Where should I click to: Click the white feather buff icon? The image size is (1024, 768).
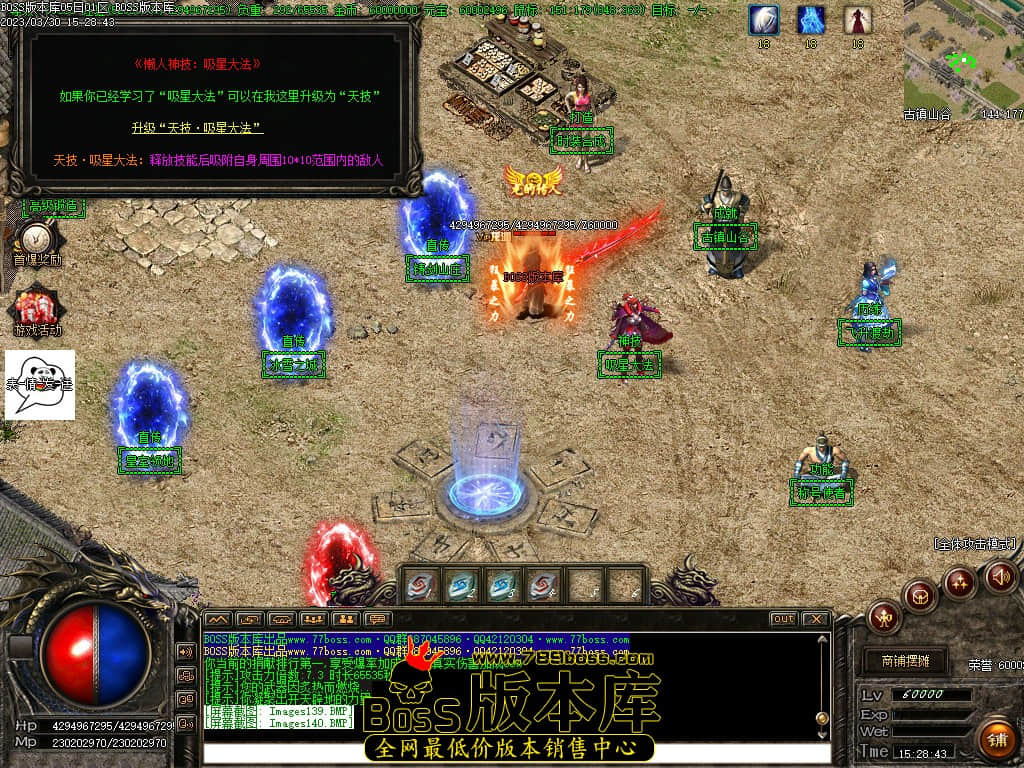click(x=764, y=20)
